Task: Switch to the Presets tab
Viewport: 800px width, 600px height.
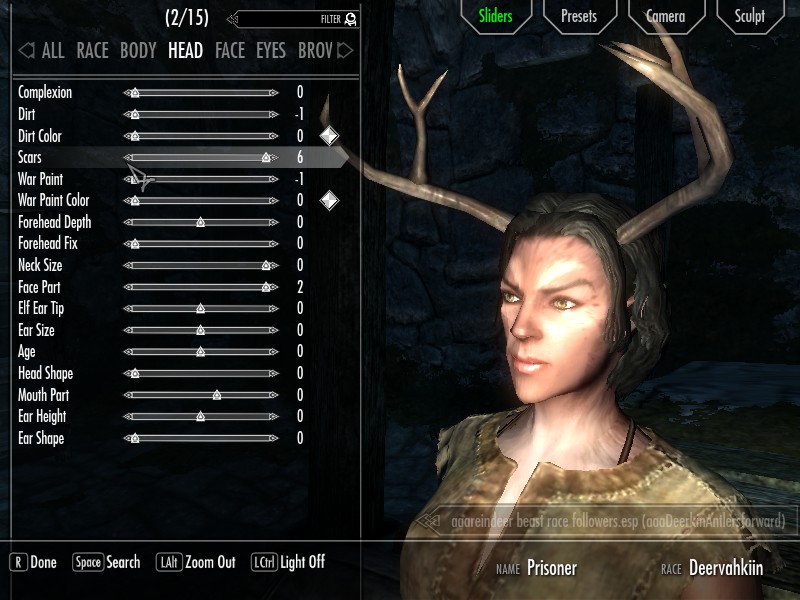Action: coord(579,16)
